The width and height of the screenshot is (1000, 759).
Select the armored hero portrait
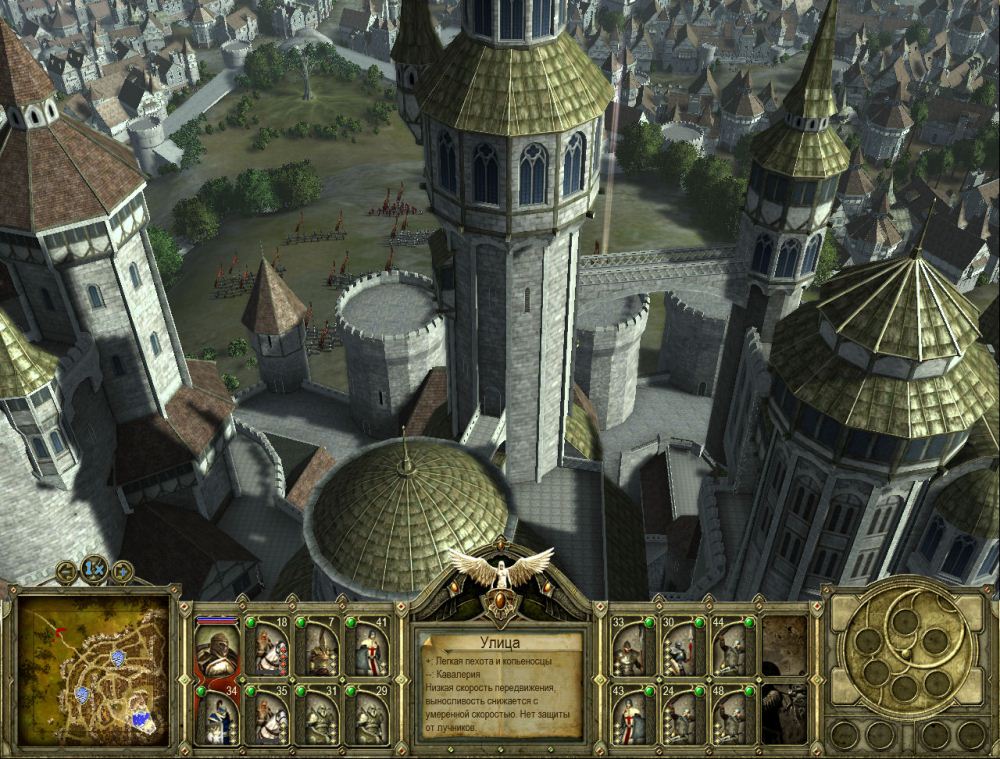(x=215, y=647)
